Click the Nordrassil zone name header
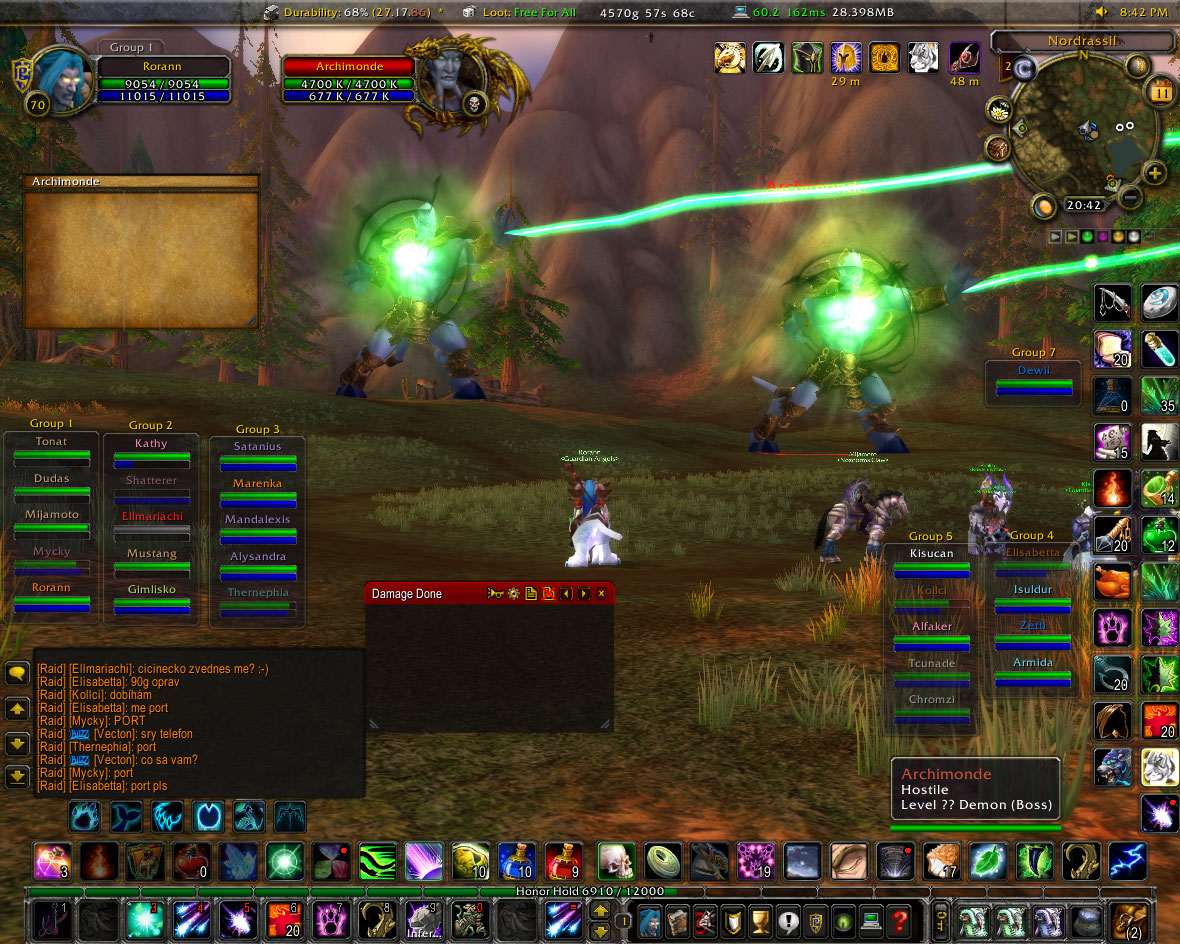 click(x=1082, y=42)
